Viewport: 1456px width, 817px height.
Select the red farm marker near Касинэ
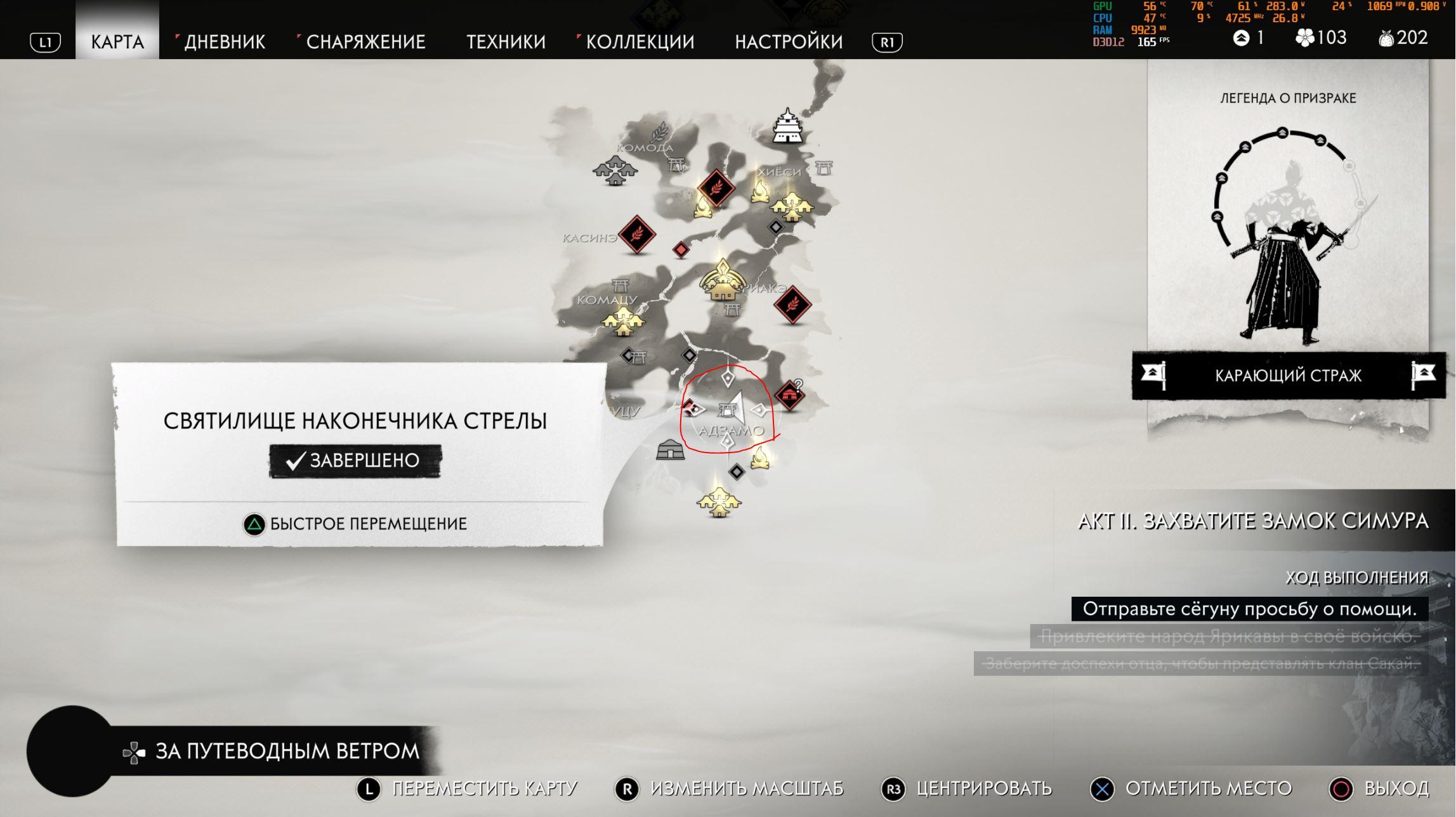point(636,234)
